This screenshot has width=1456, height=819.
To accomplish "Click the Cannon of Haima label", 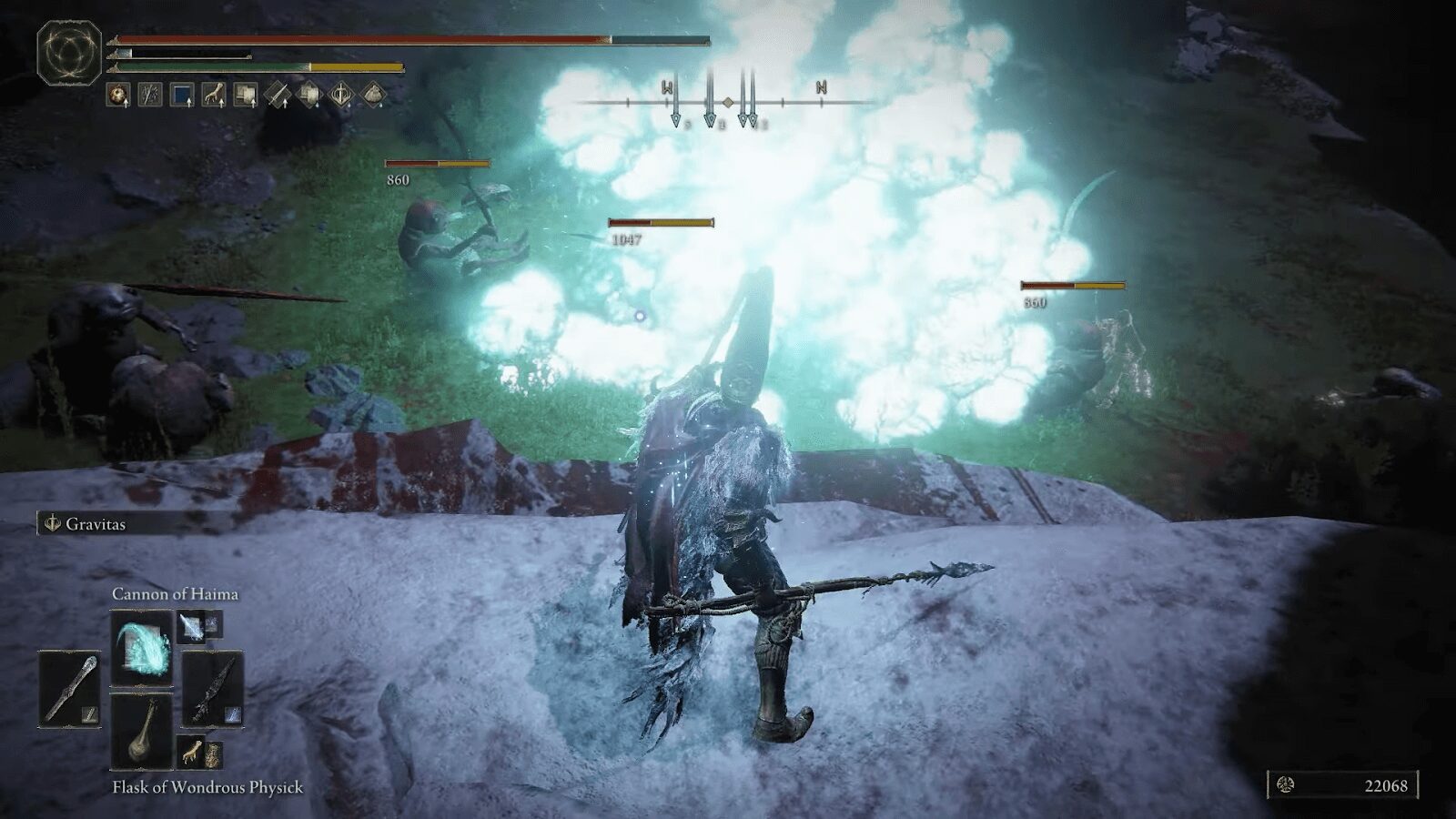I will pyautogui.click(x=177, y=594).
